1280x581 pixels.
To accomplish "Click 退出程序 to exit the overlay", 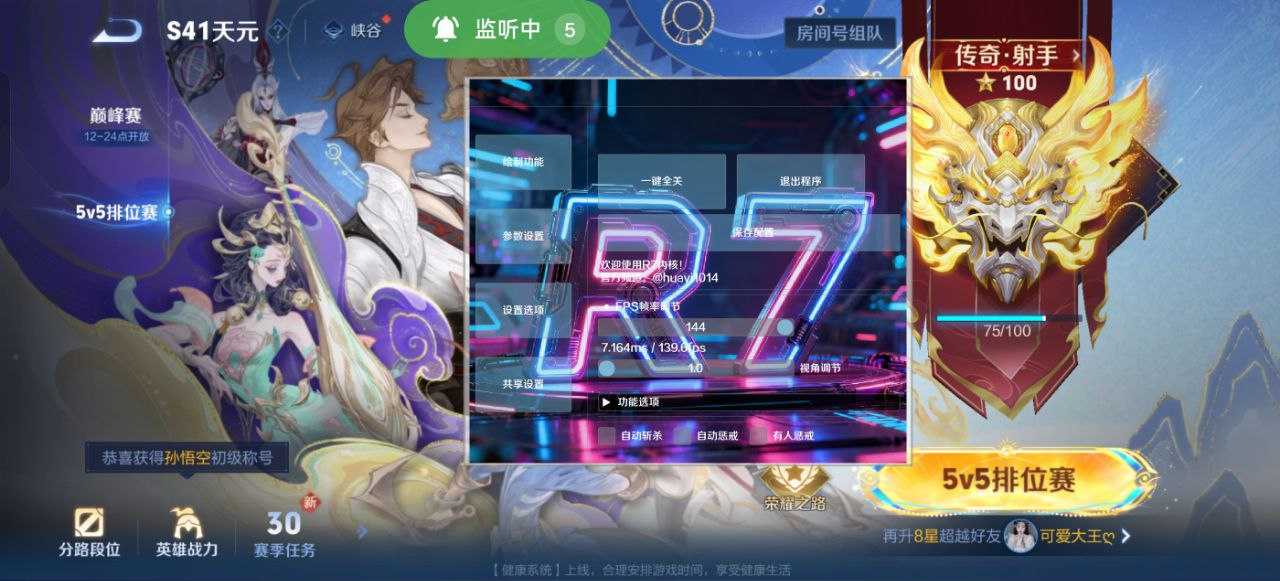I will point(800,181).
